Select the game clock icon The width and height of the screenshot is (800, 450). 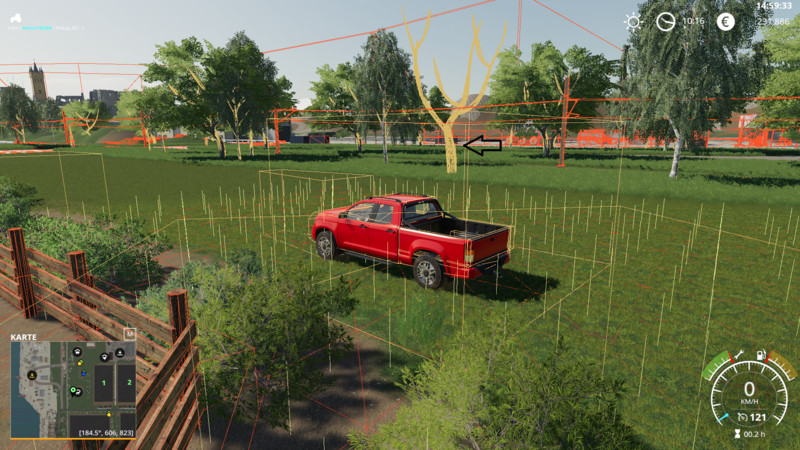click(x=665, y=21)
